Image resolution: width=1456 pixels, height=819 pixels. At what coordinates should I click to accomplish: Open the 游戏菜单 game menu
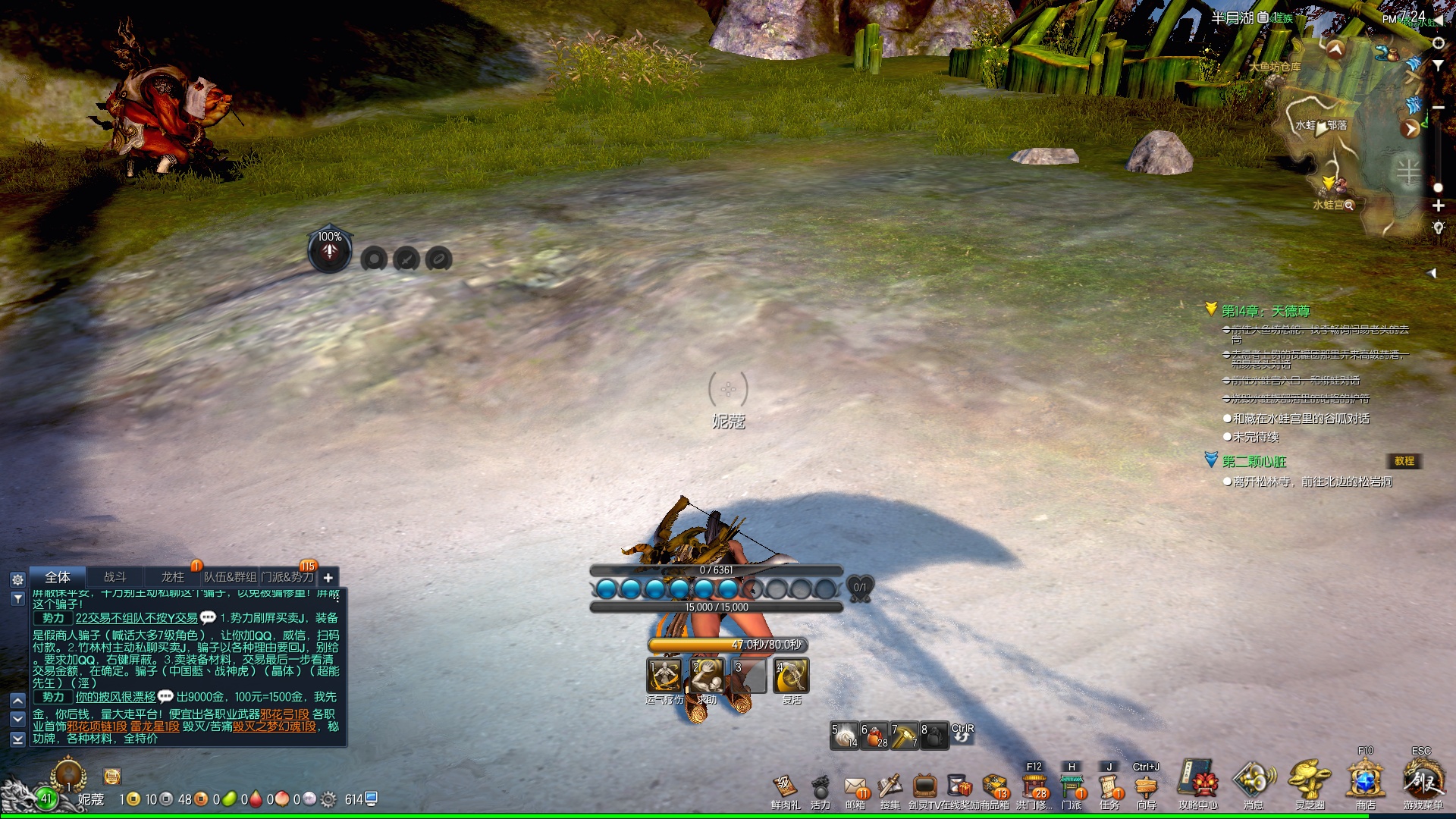click(1422, 783)
